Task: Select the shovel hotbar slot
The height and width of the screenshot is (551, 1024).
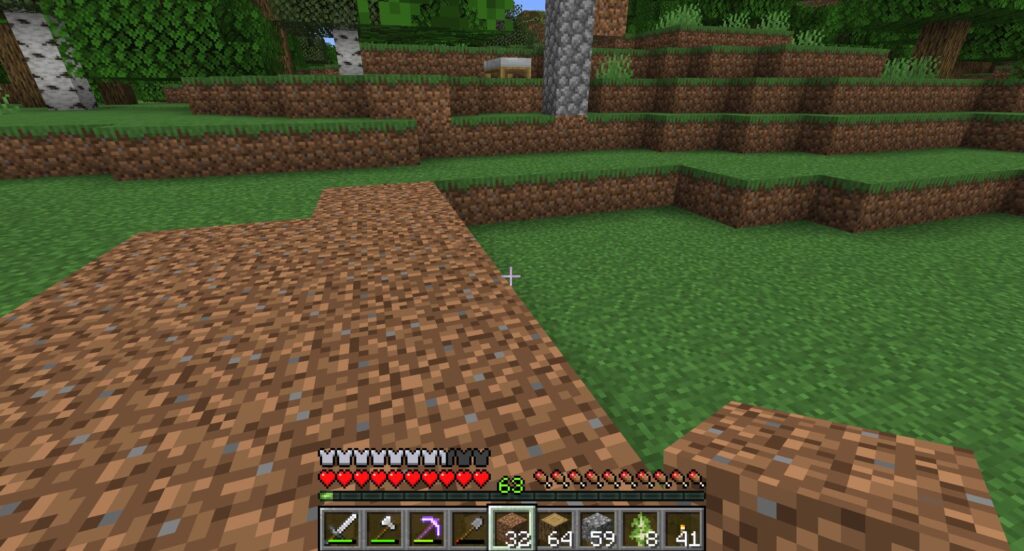Action: pyautogui.click(x=468, y=527)
